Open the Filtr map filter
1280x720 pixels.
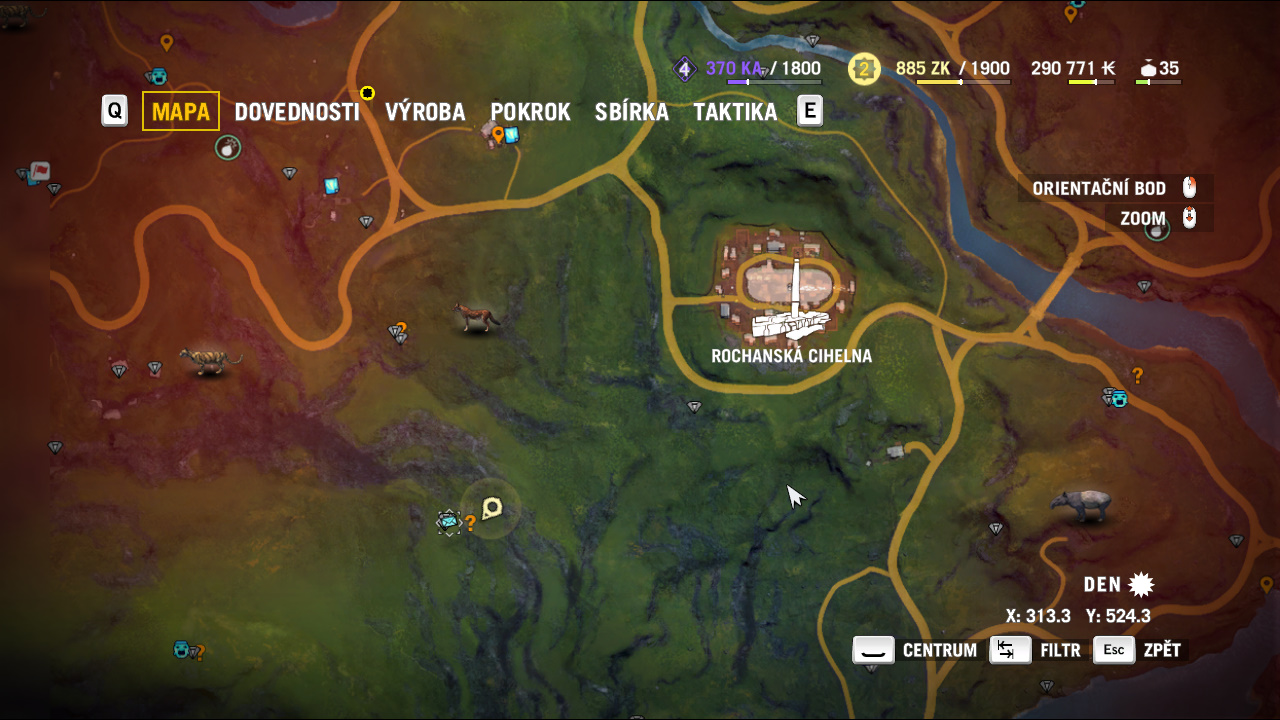pyautogui.click(x=1038, y=650)
